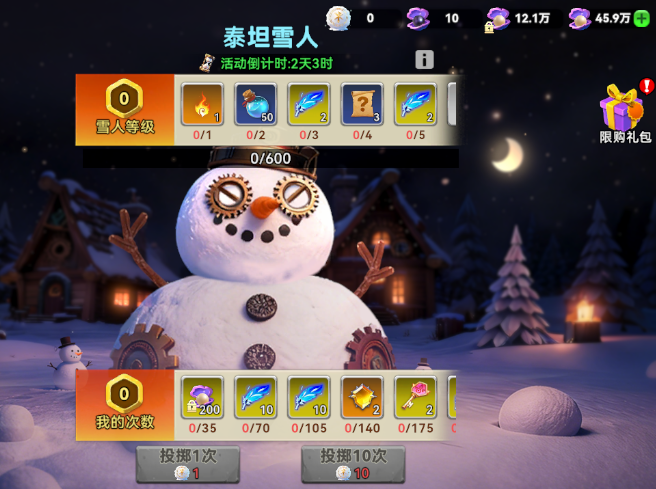Show event info via the i button
The height and width of the screenshot is (489, 656).
[424, 60]
